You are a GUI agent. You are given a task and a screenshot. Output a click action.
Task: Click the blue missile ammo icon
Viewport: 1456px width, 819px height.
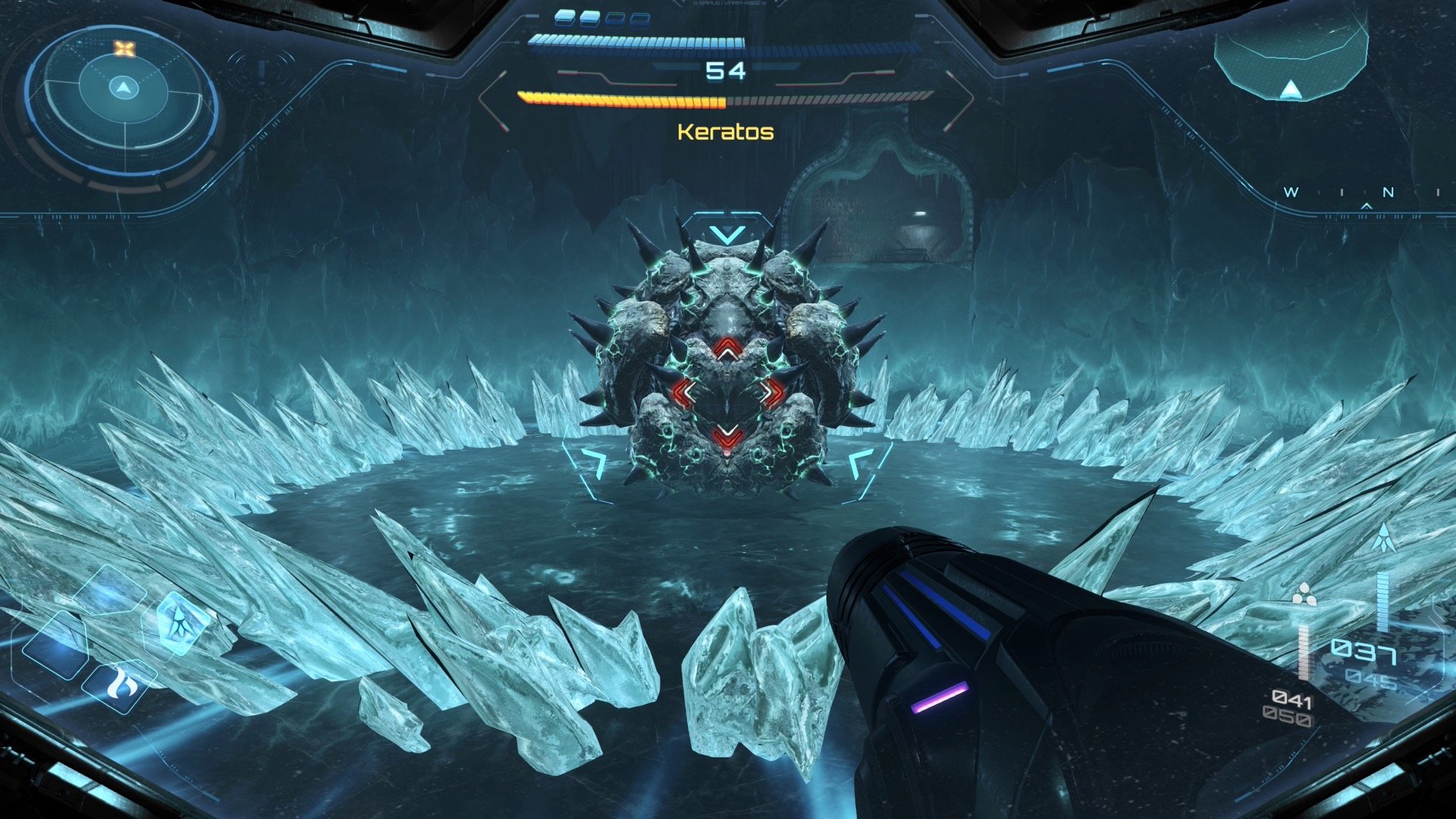point(1383,538)
